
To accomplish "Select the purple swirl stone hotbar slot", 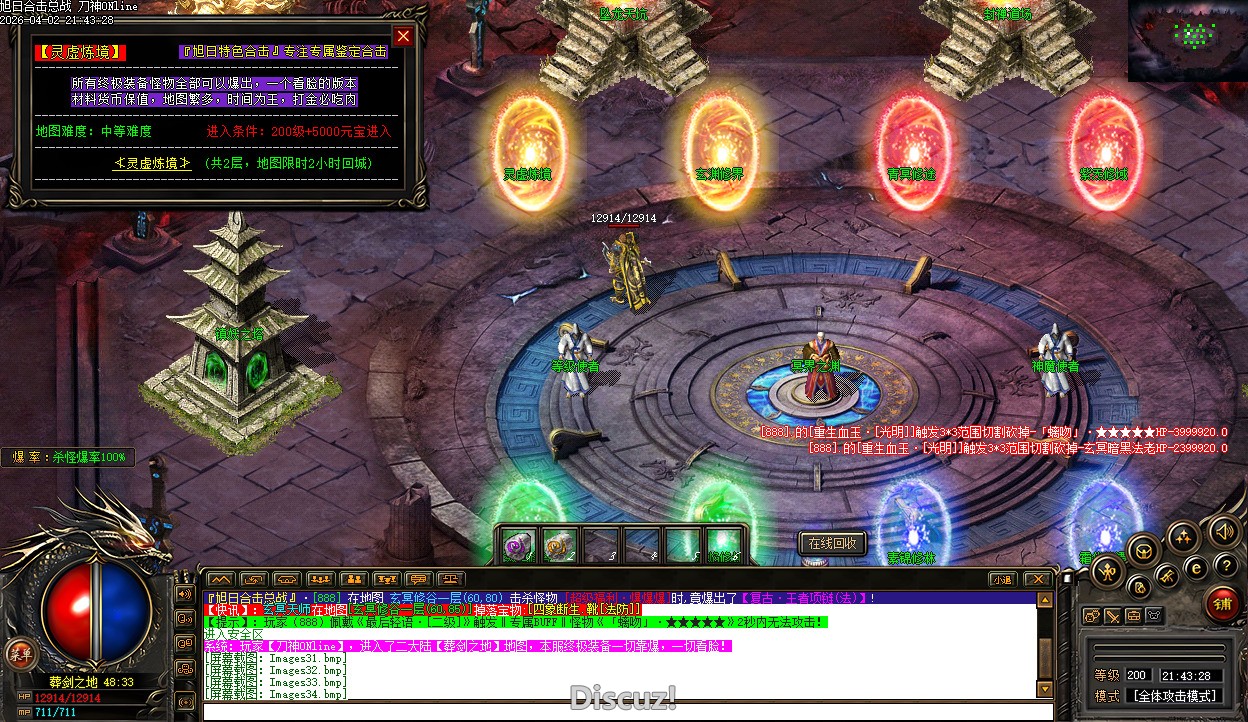I will pos(518,545).
